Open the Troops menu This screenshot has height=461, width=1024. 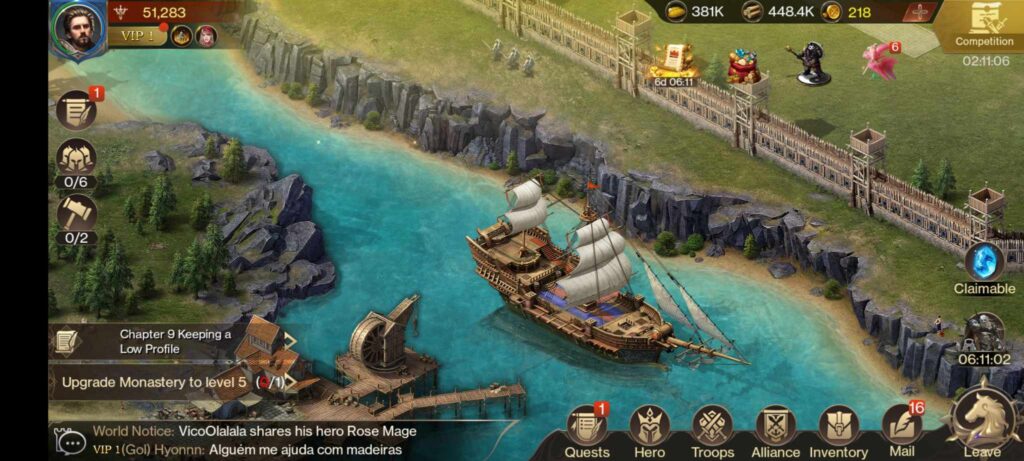tap(713, 430)
